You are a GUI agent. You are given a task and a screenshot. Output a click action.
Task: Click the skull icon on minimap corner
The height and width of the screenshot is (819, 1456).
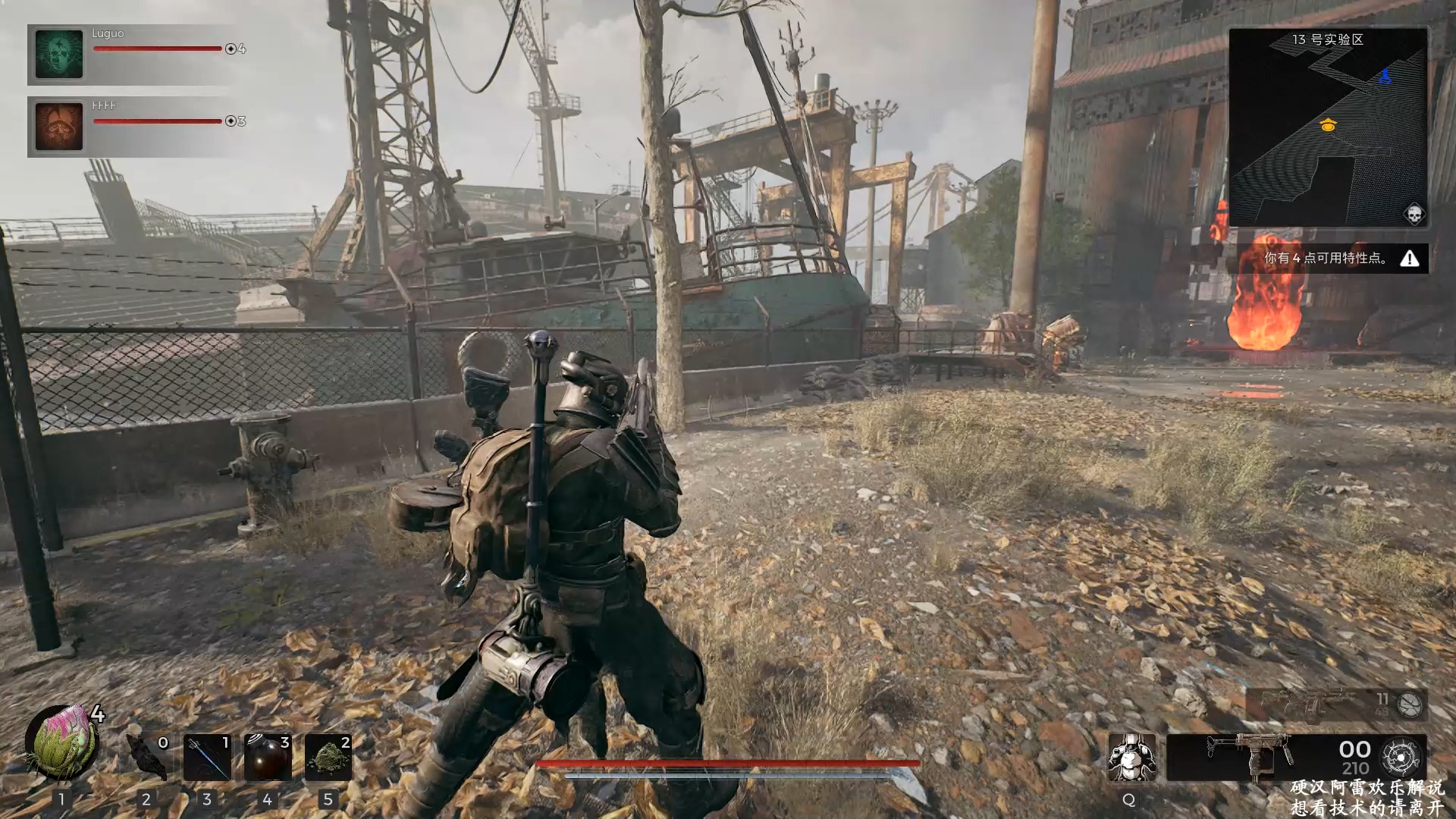tap(1414, 214)
